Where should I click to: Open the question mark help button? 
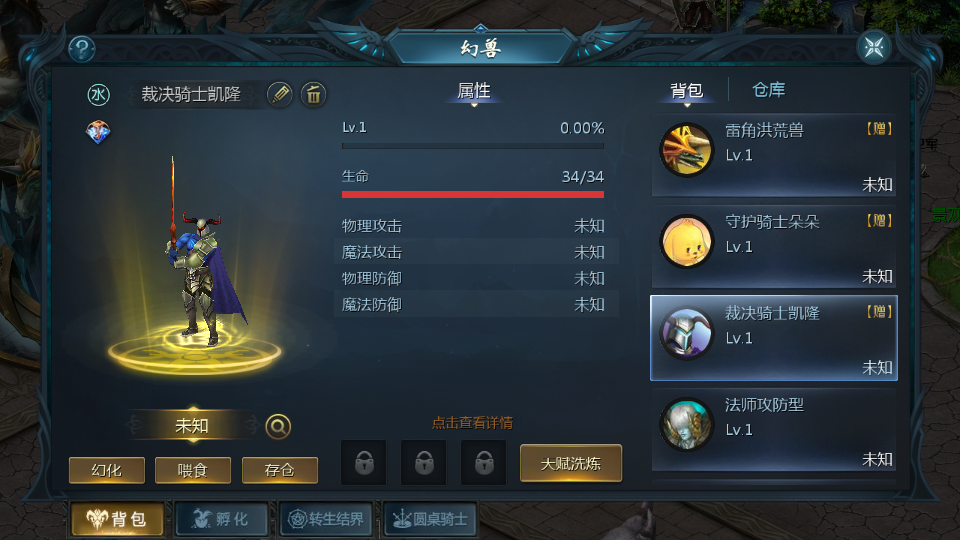[81, 48]
